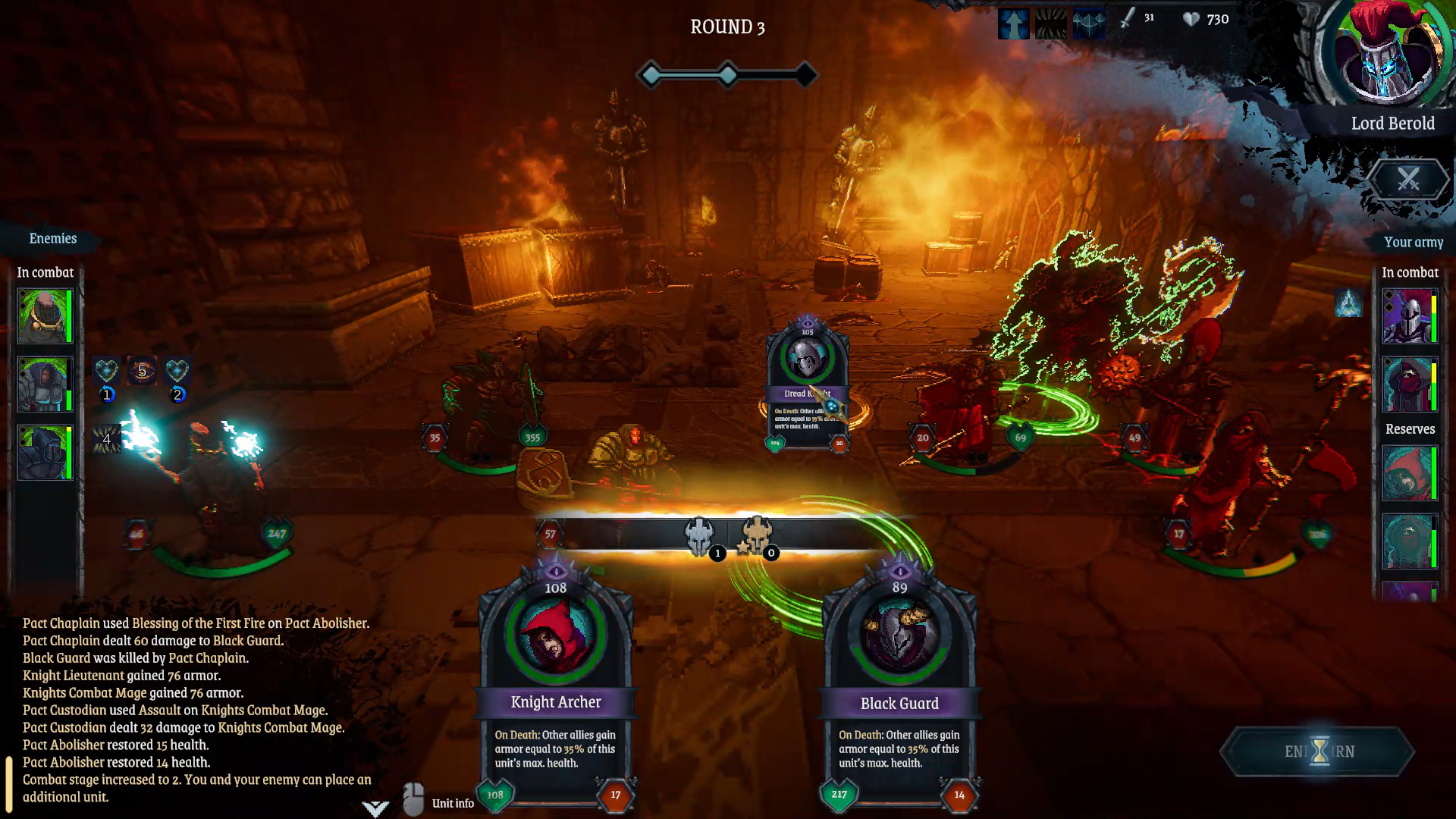Select the hooded armored enemy portrait

(x=44, y=384)
